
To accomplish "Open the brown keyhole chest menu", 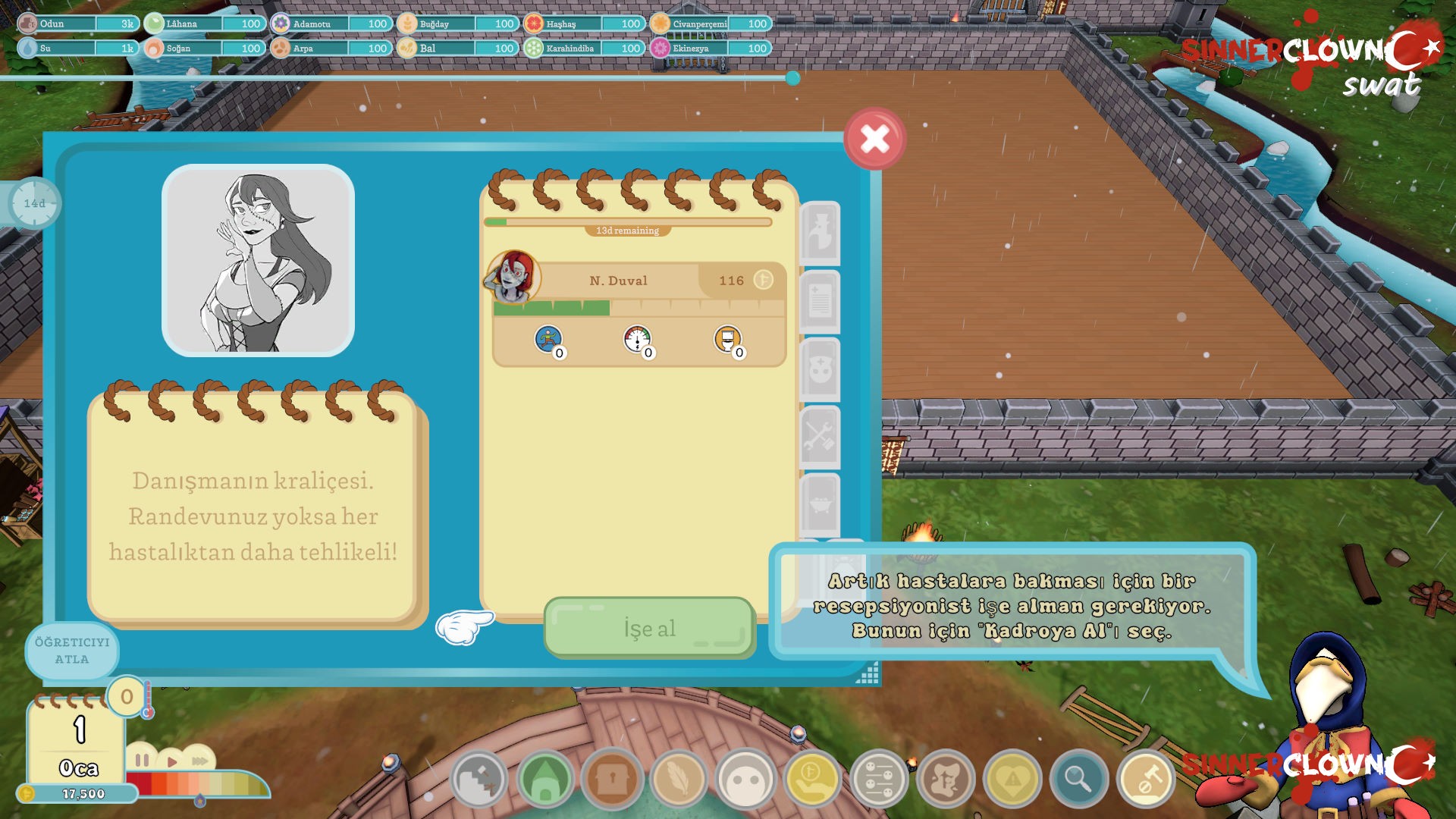I will pyautogui.click(x=612, y=779).
